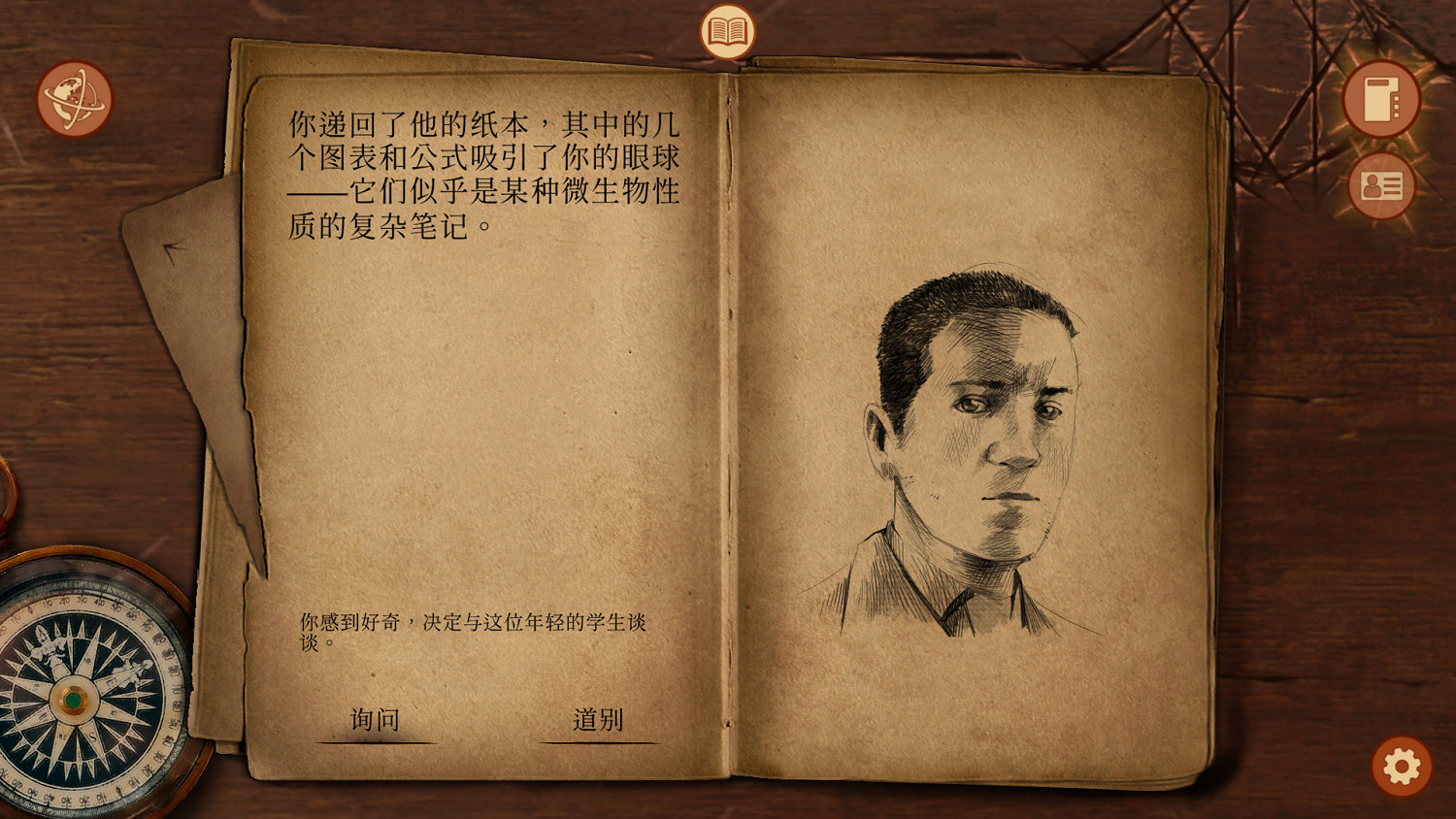
Task: Choose the 道别 dialogue option
Action: pyautogui.click(x=598, y=718)
